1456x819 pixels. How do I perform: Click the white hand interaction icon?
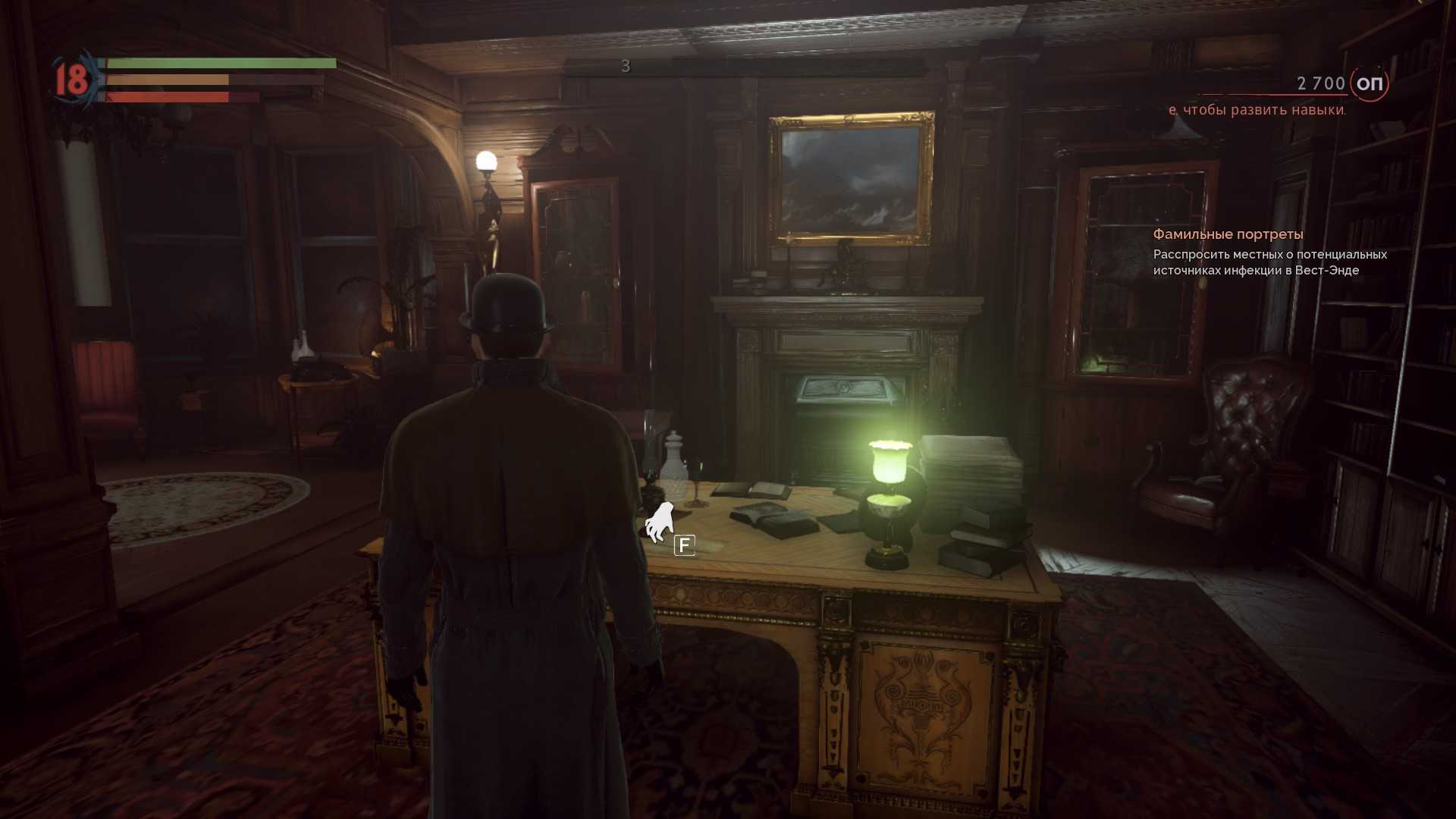click(659, 522)
